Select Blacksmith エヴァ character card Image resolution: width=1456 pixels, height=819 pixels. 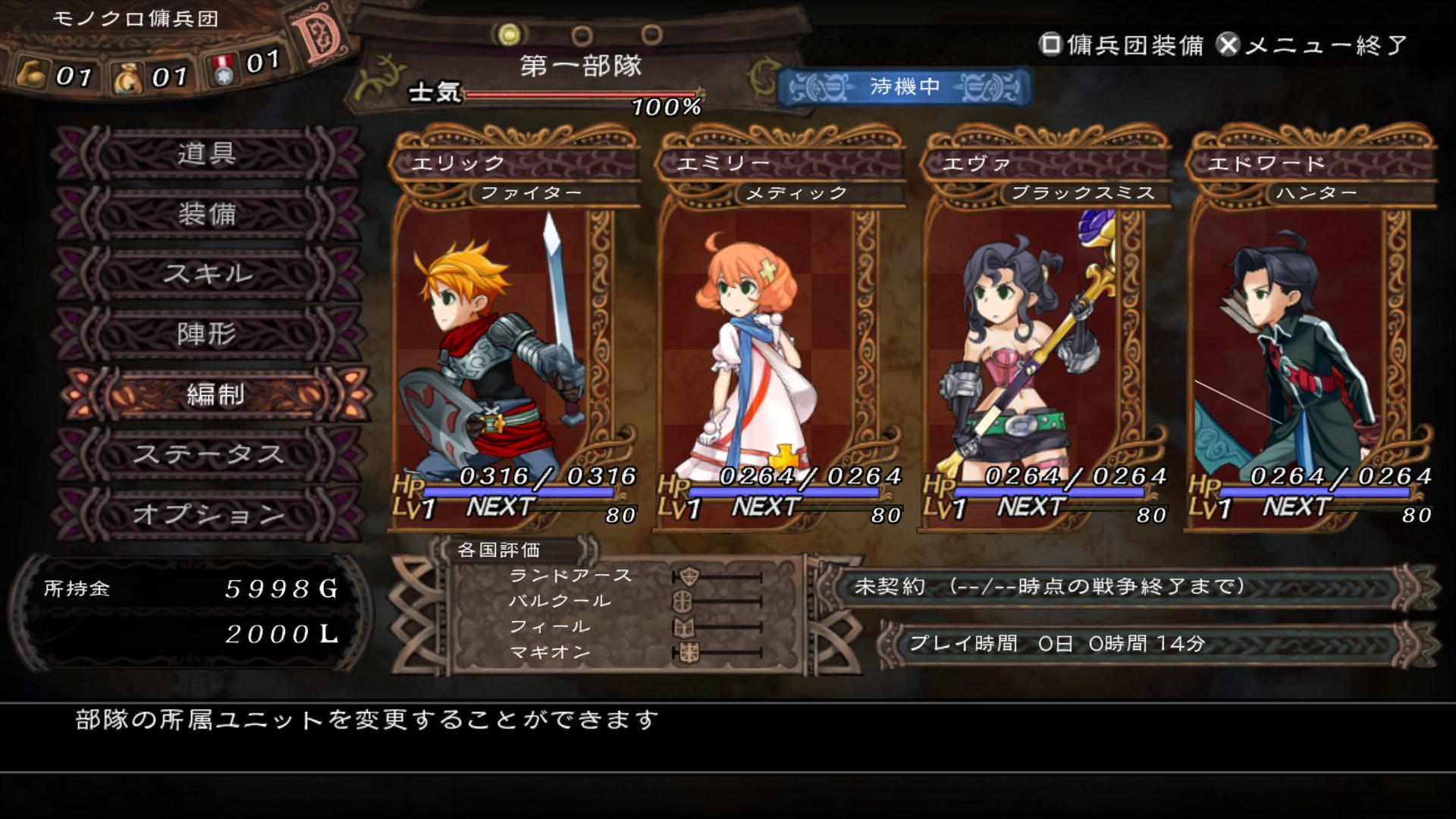coord(1045,334)
